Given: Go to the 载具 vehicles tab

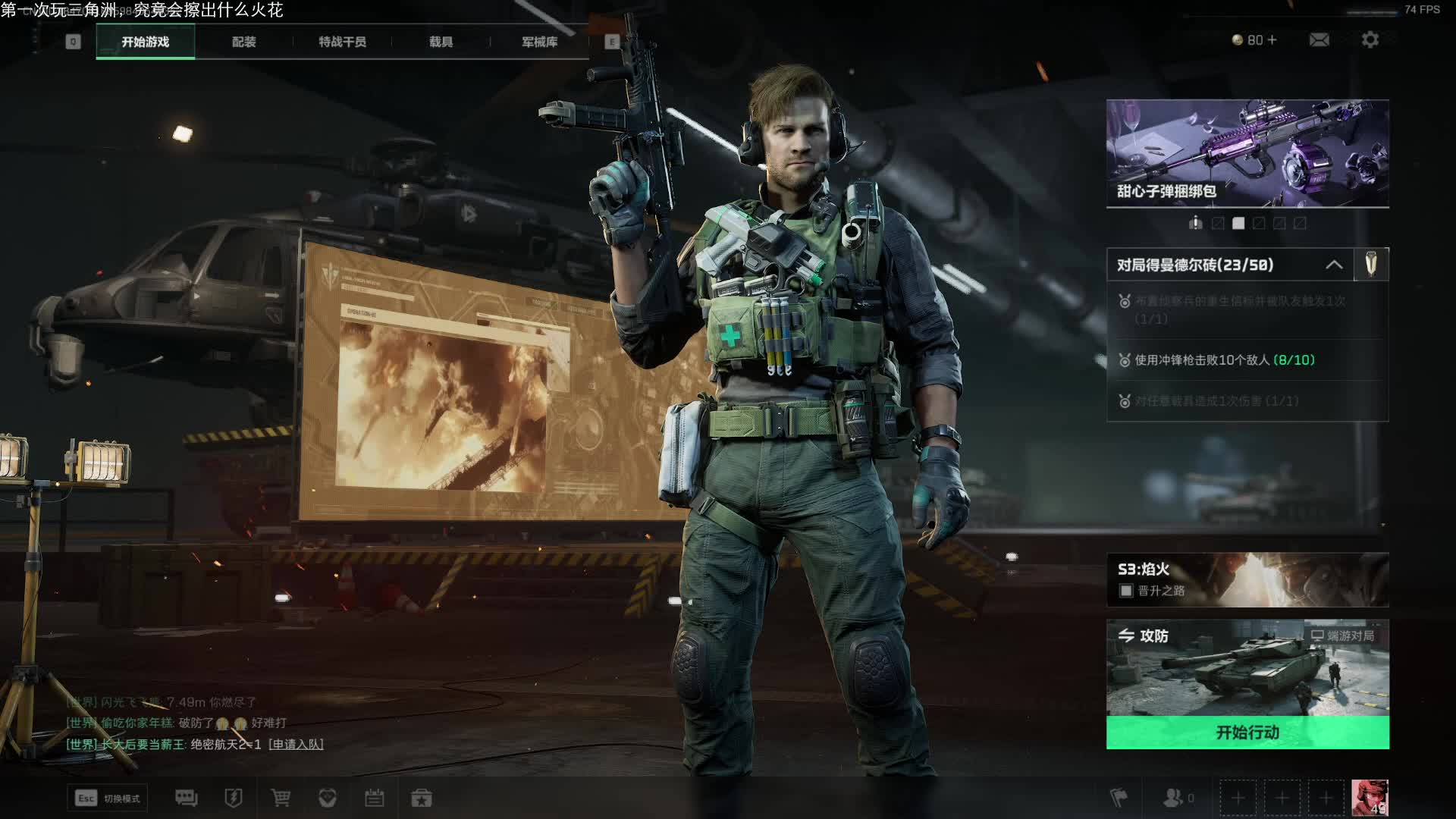Looking at the screenshot, I should (x=441, y=42).
